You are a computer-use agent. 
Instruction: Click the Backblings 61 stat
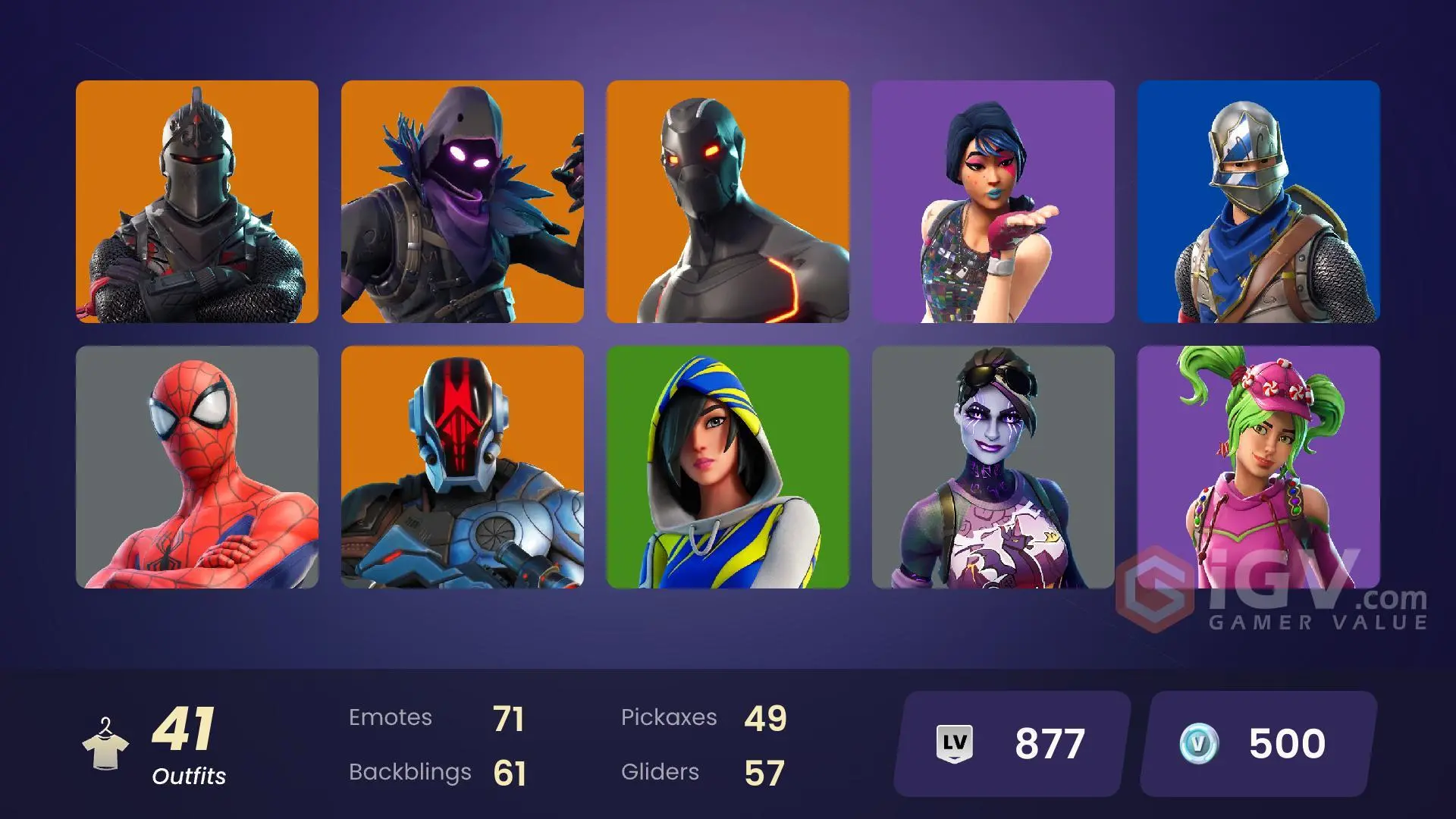[440, 772]
